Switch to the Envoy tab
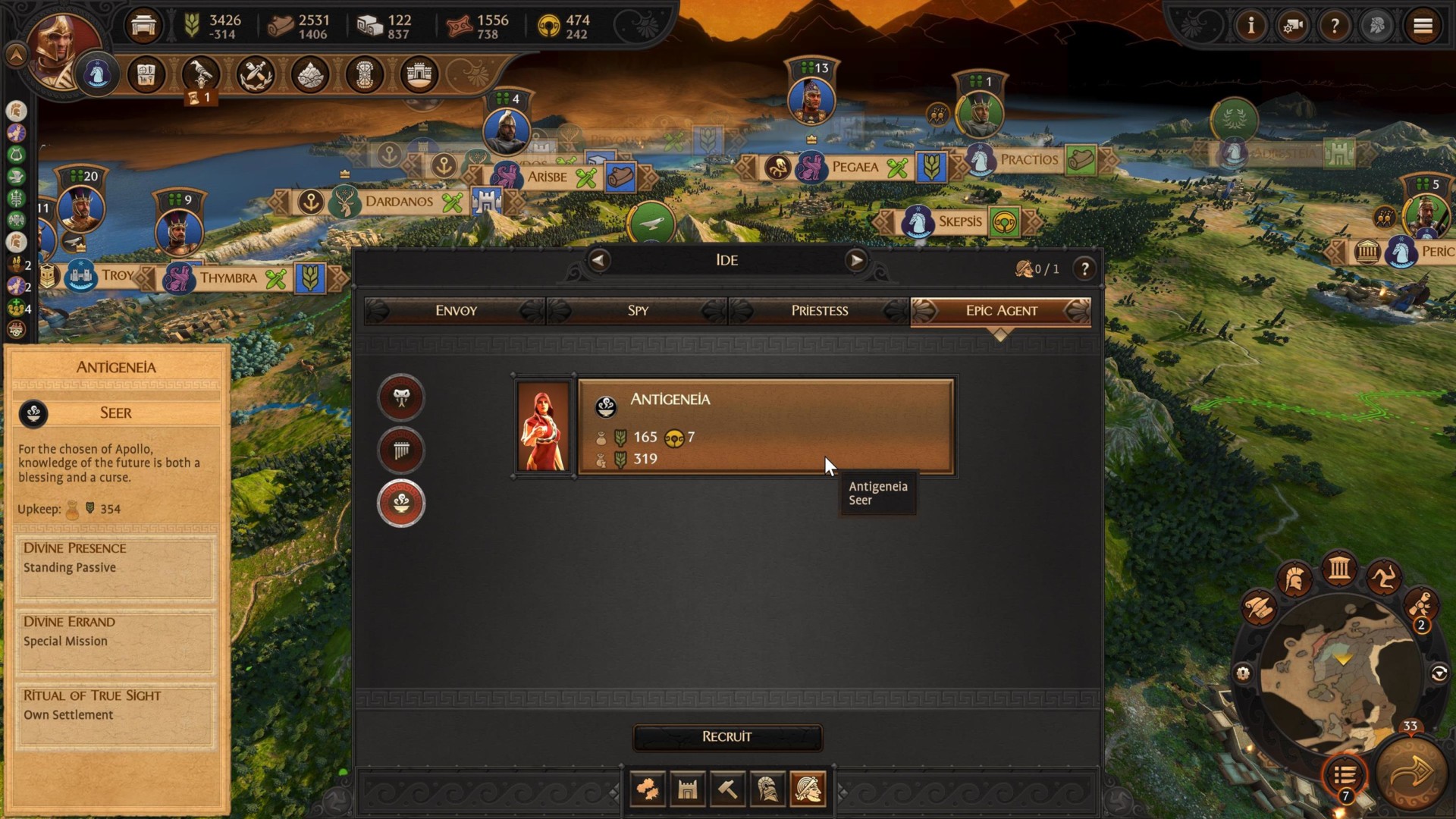This screenshot has height=819, width=1456. point(455,310)
